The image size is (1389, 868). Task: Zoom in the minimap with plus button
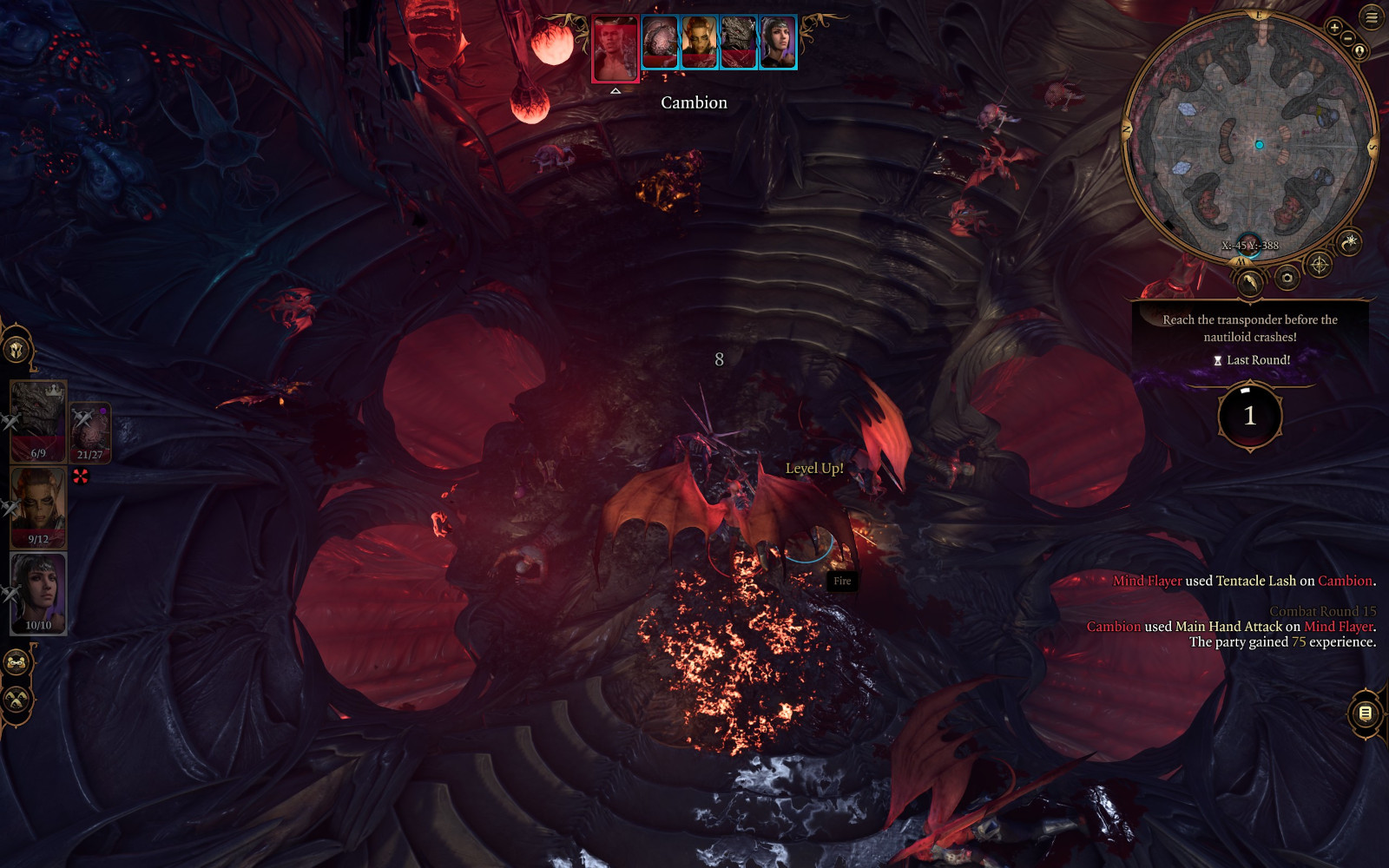coord(1334,28)
